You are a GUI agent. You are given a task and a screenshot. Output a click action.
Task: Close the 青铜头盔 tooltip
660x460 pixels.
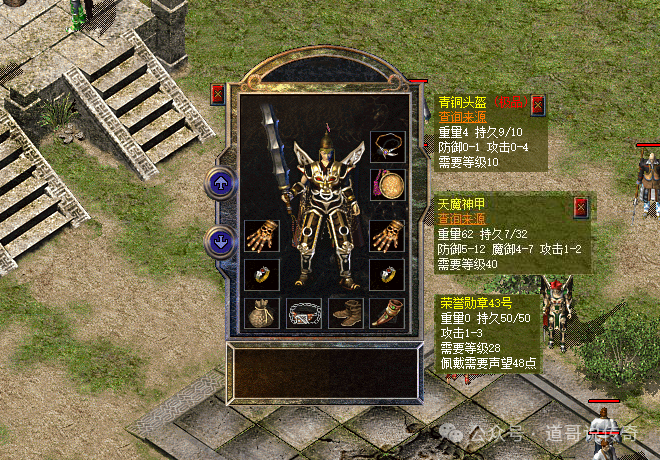click(538, 103)
